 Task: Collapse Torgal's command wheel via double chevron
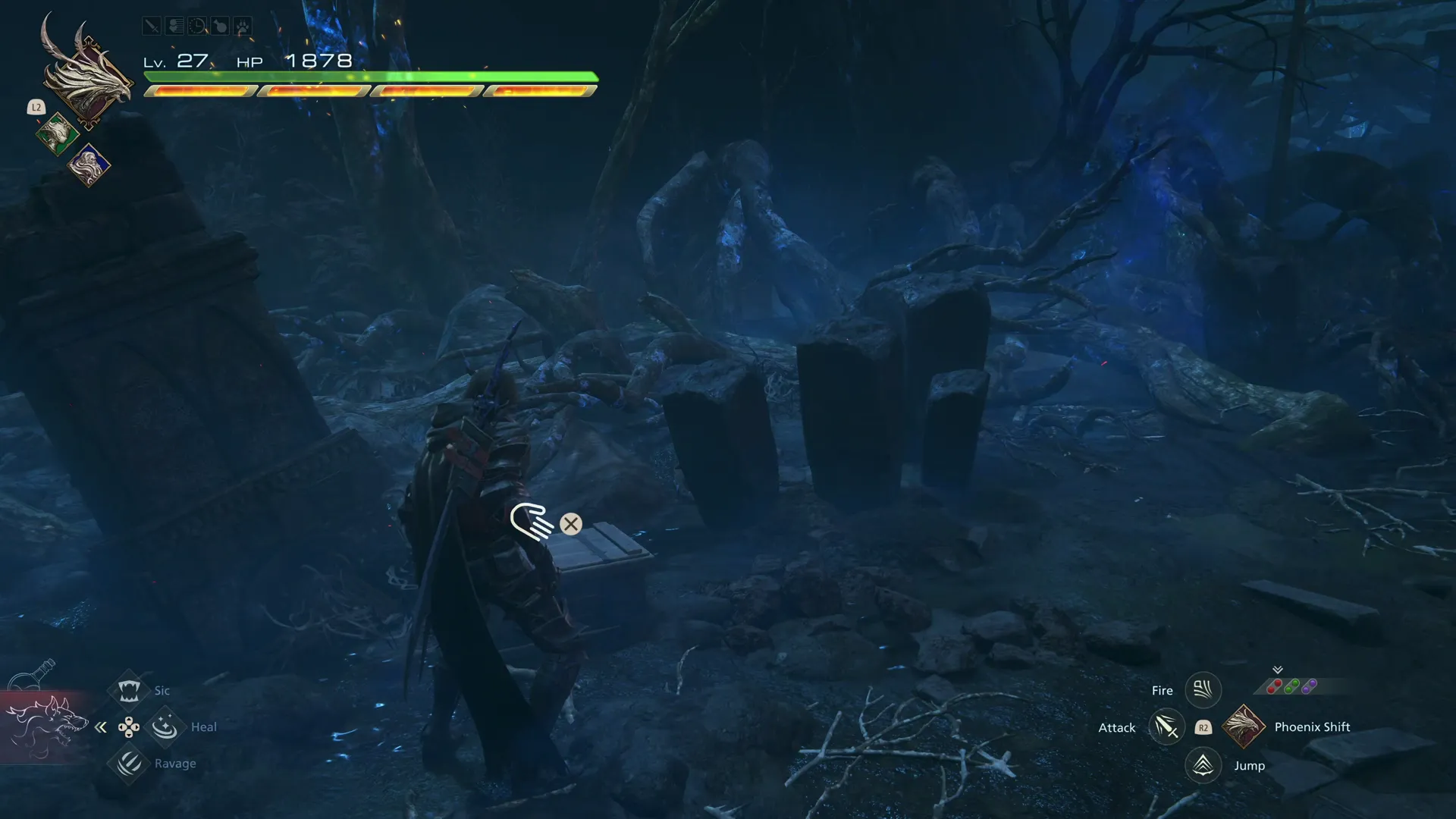tap(101, 726)
